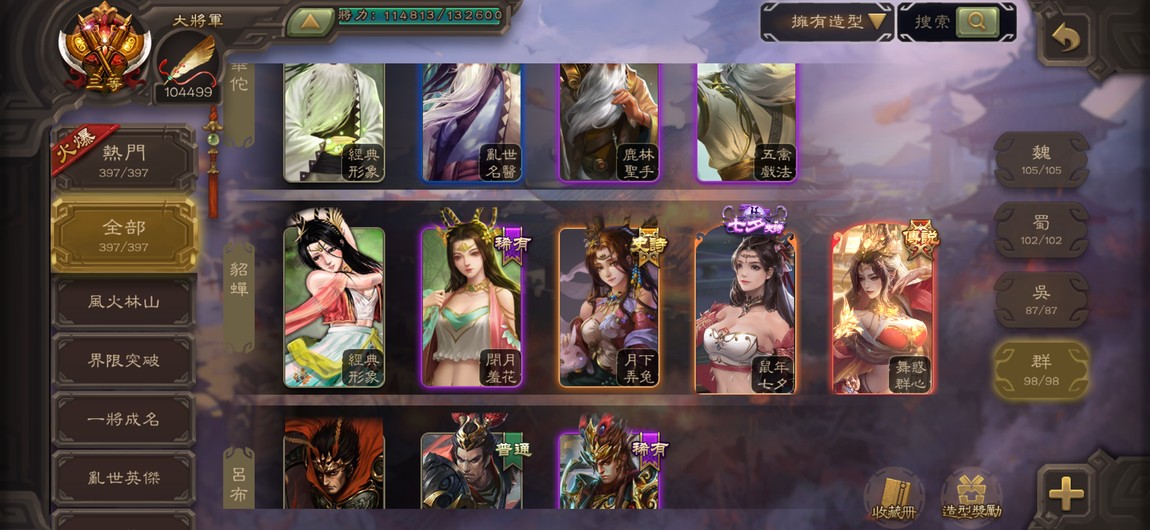Expand the green up-arrow button
The width and height of the screenshot is (1150, 530).
coord(310,20)
